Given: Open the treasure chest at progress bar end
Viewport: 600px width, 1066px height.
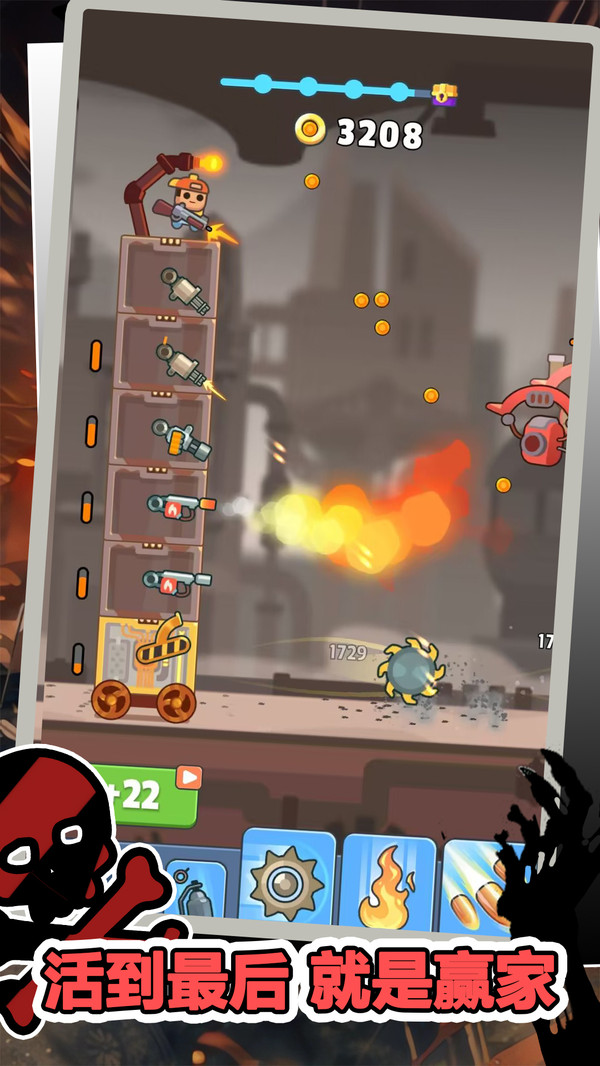Looking at the screenshot, I should 444,94.
